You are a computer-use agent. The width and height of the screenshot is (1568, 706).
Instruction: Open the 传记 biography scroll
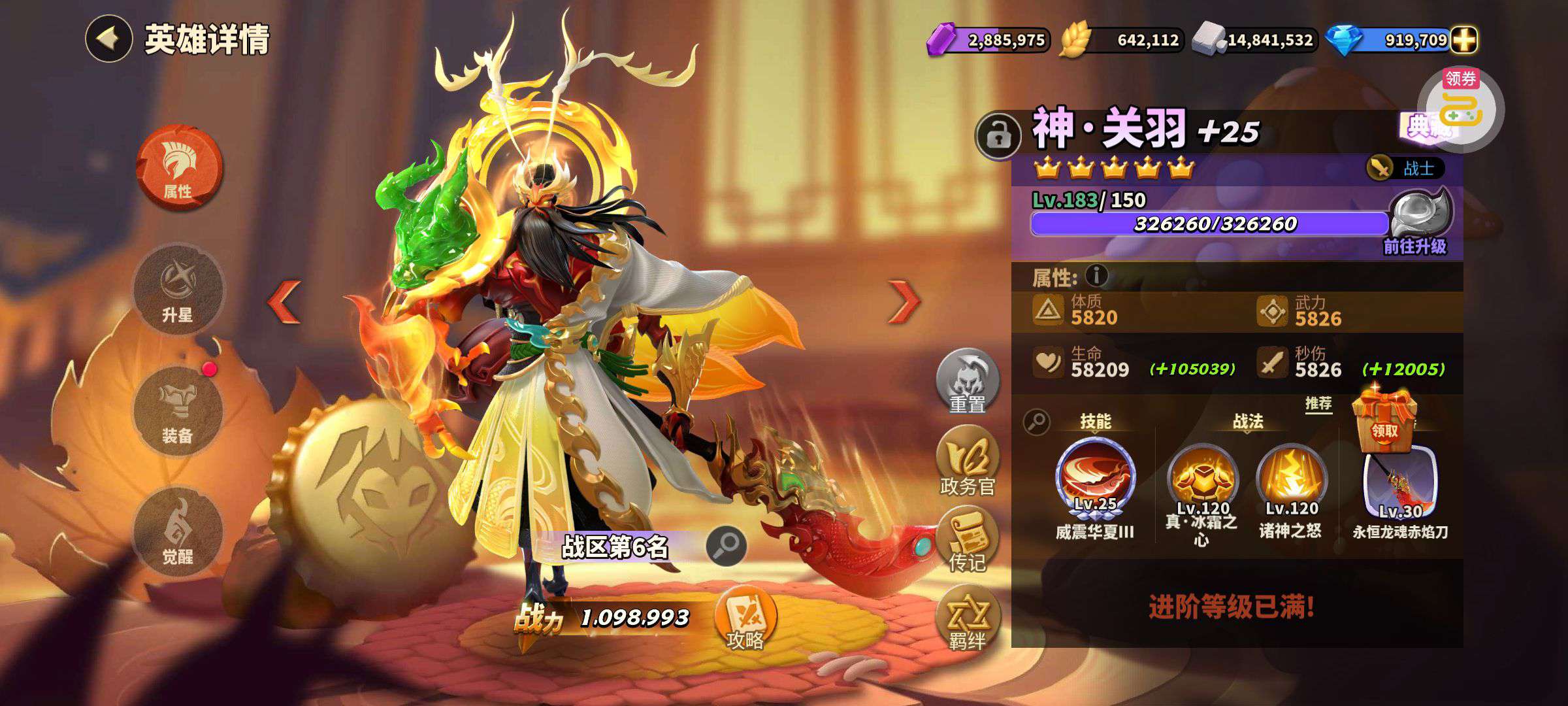(x=967, y=541)
